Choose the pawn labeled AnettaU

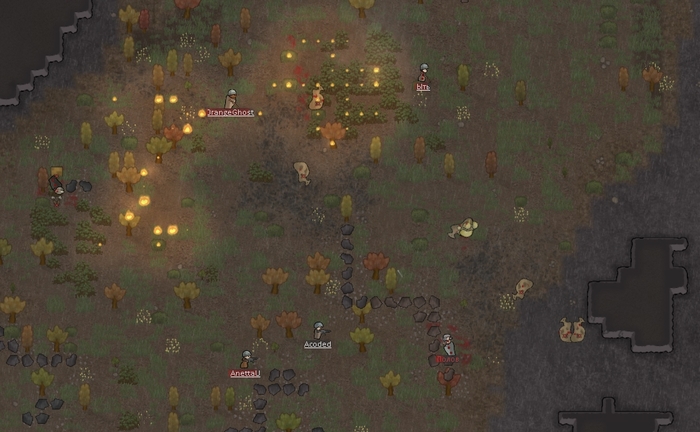tap(246, 359)
